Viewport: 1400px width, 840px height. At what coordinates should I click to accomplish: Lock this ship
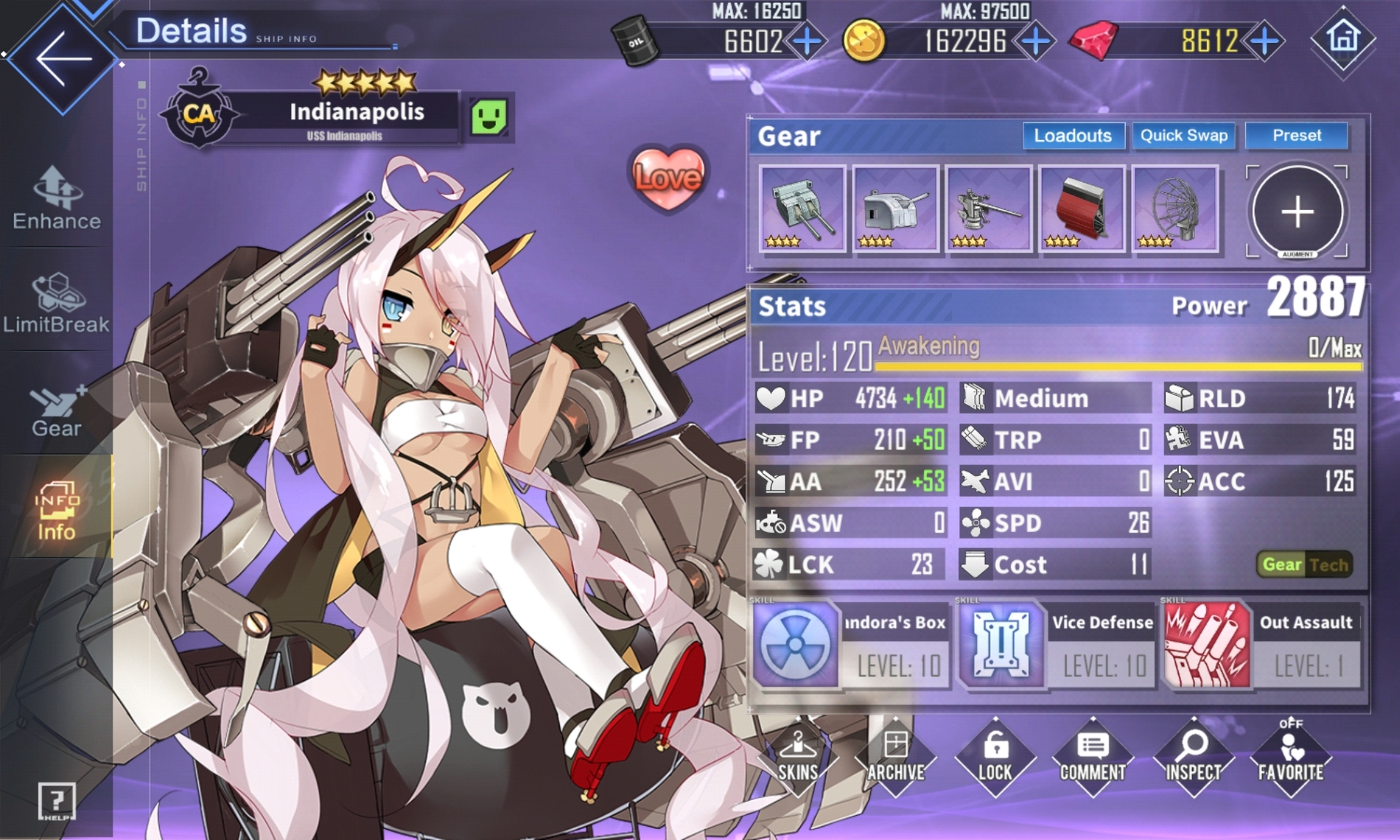pyautogui.click(x=995, y=758)
